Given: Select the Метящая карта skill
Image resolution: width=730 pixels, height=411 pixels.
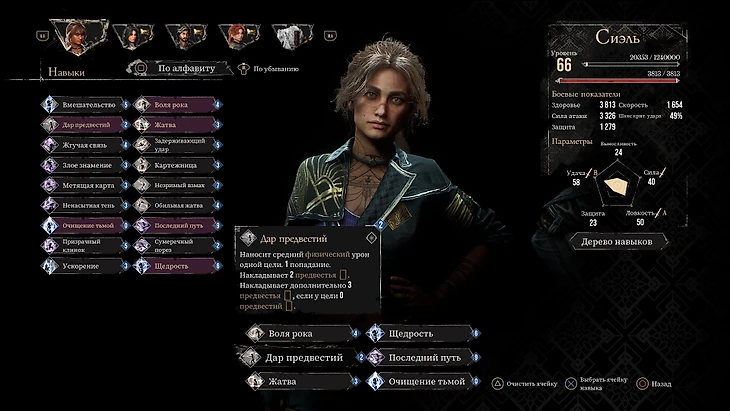Looking at the screenshot, I should pos(87,185).
